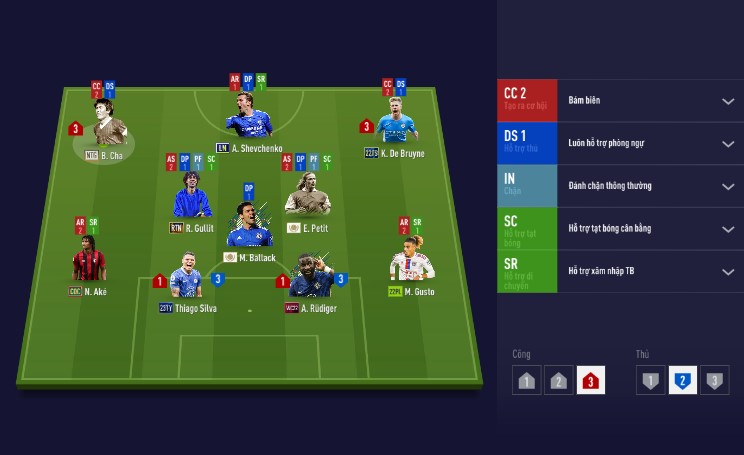Choose defense (Thủ) level 2
This screenshot has width=744, height=455.
tap(682, 381)
